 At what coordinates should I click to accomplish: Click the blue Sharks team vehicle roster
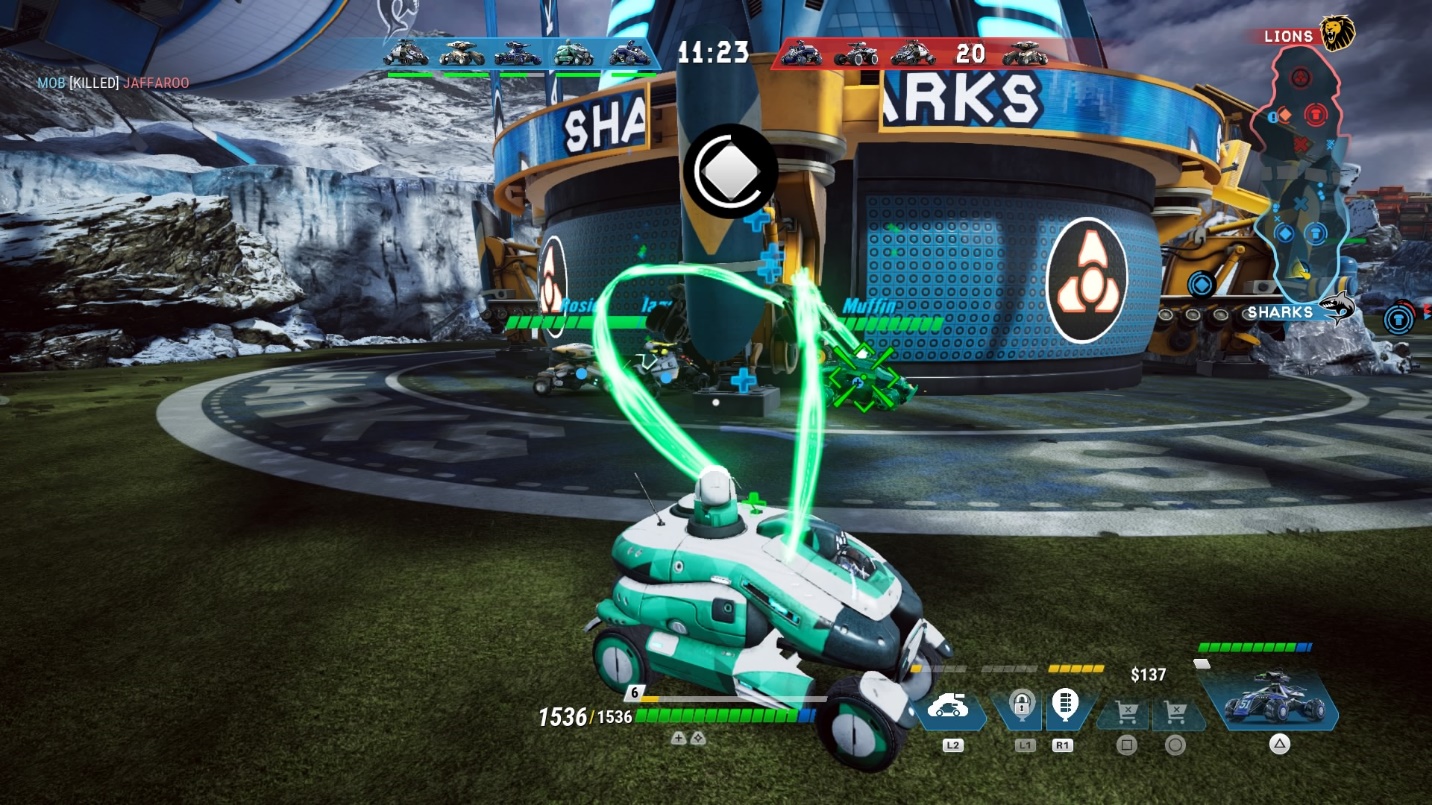pyautogui.click(x=520, y=55)
